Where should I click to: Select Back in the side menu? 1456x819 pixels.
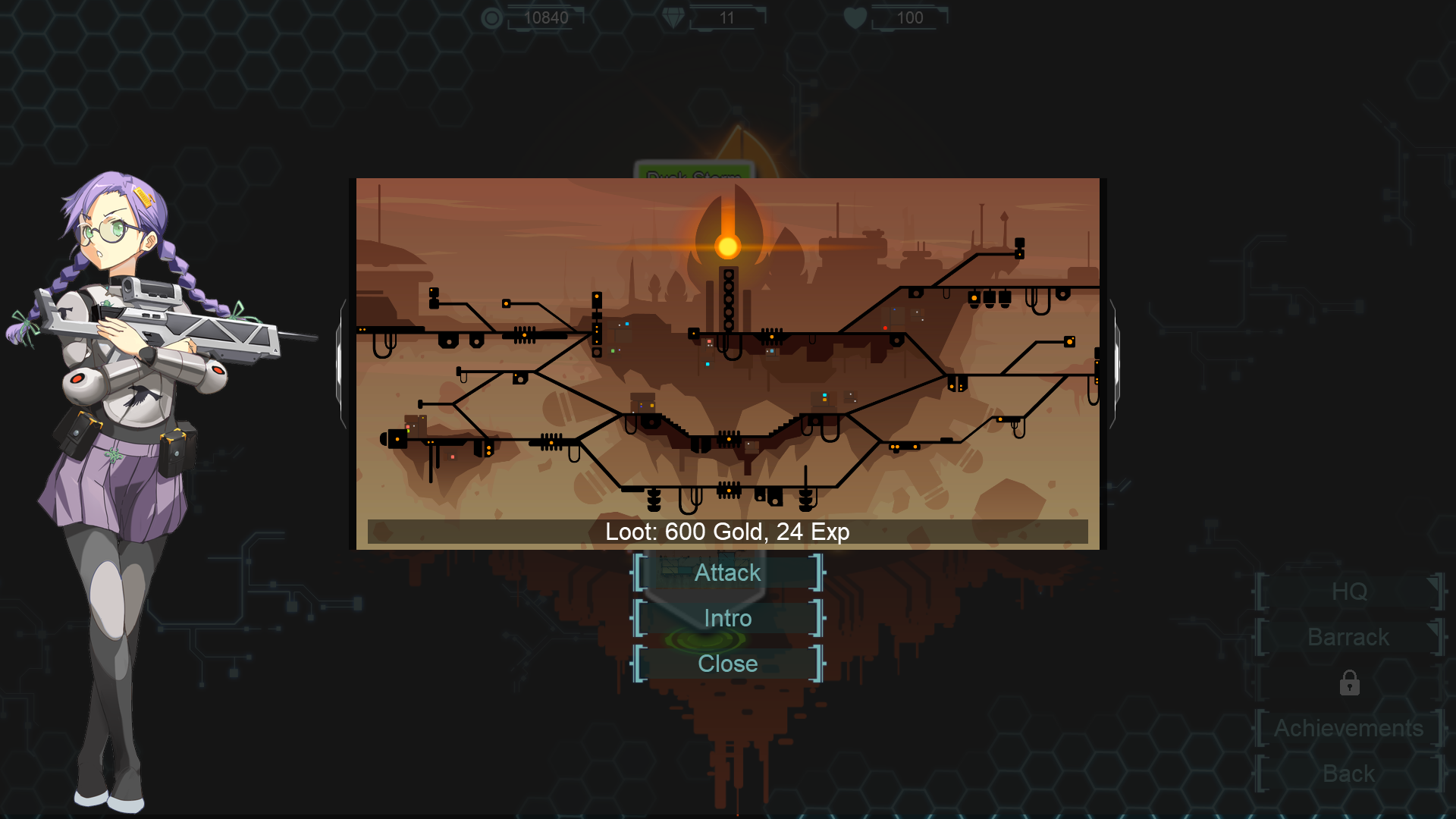click(1348, 773)
